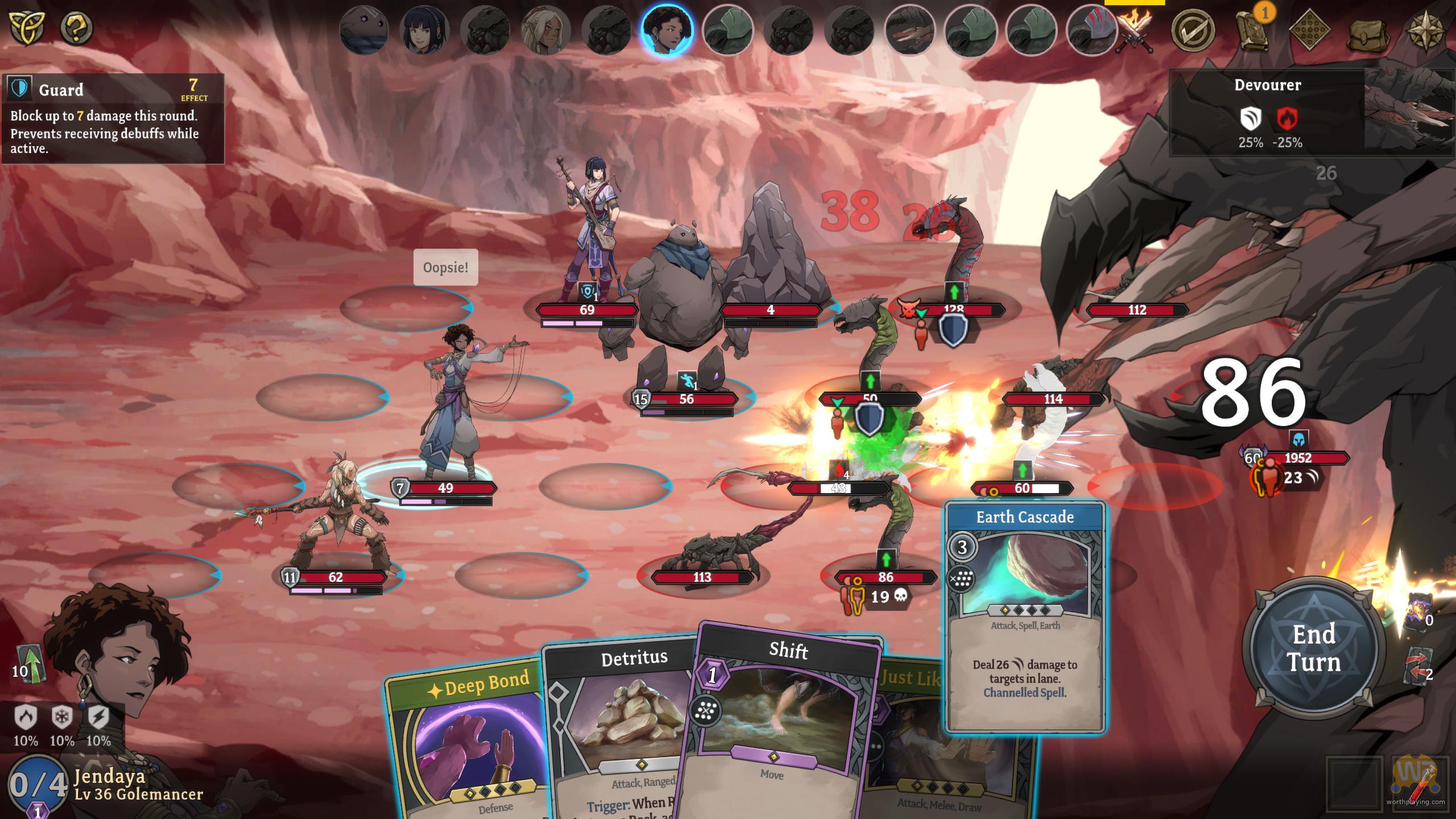Viewport: 1456px width, 819px height.
Task: Select the Earth Cascade card
Action: point(1025,617)
